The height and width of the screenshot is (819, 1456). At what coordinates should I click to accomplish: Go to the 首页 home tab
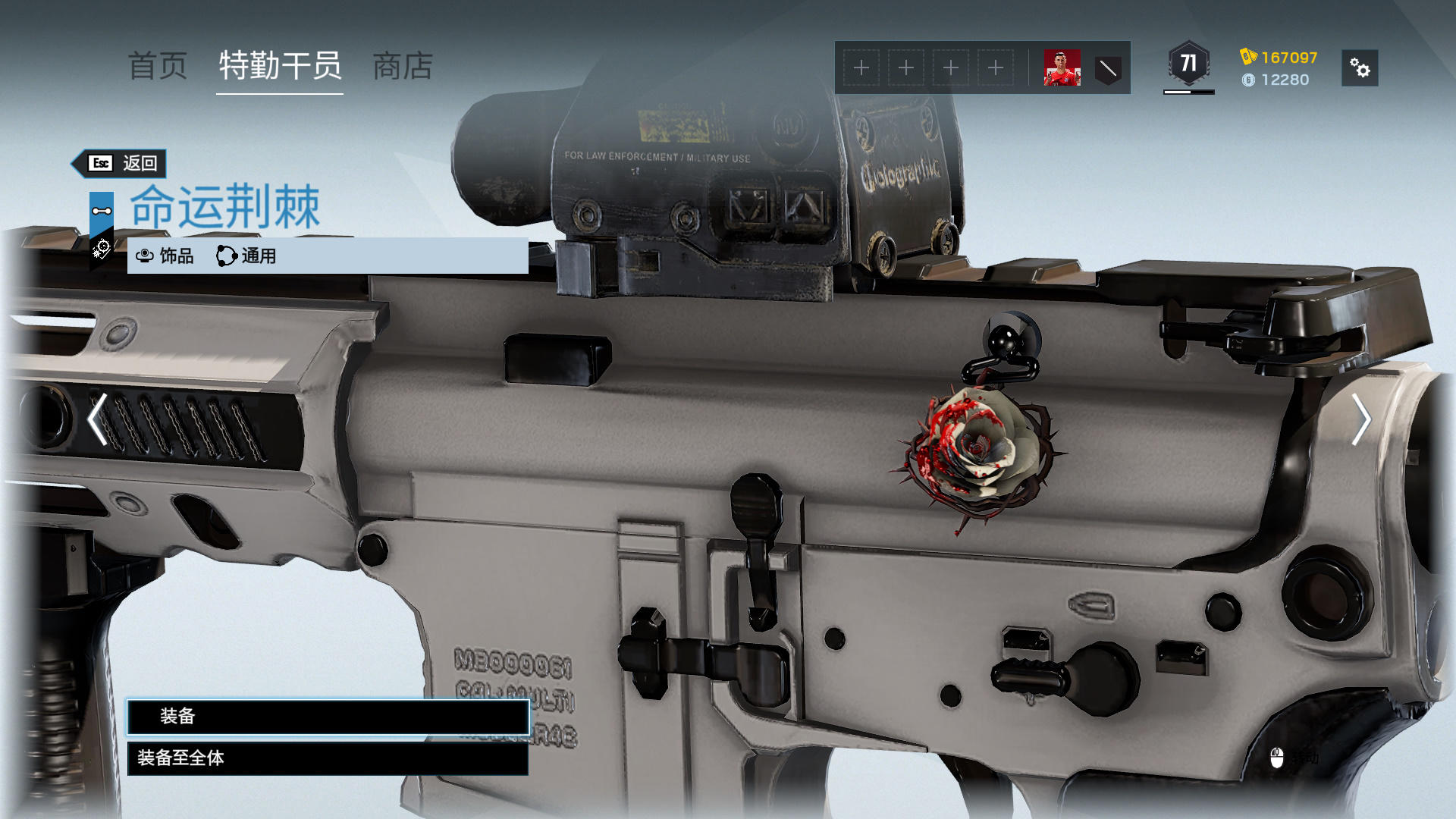(158, 67)
